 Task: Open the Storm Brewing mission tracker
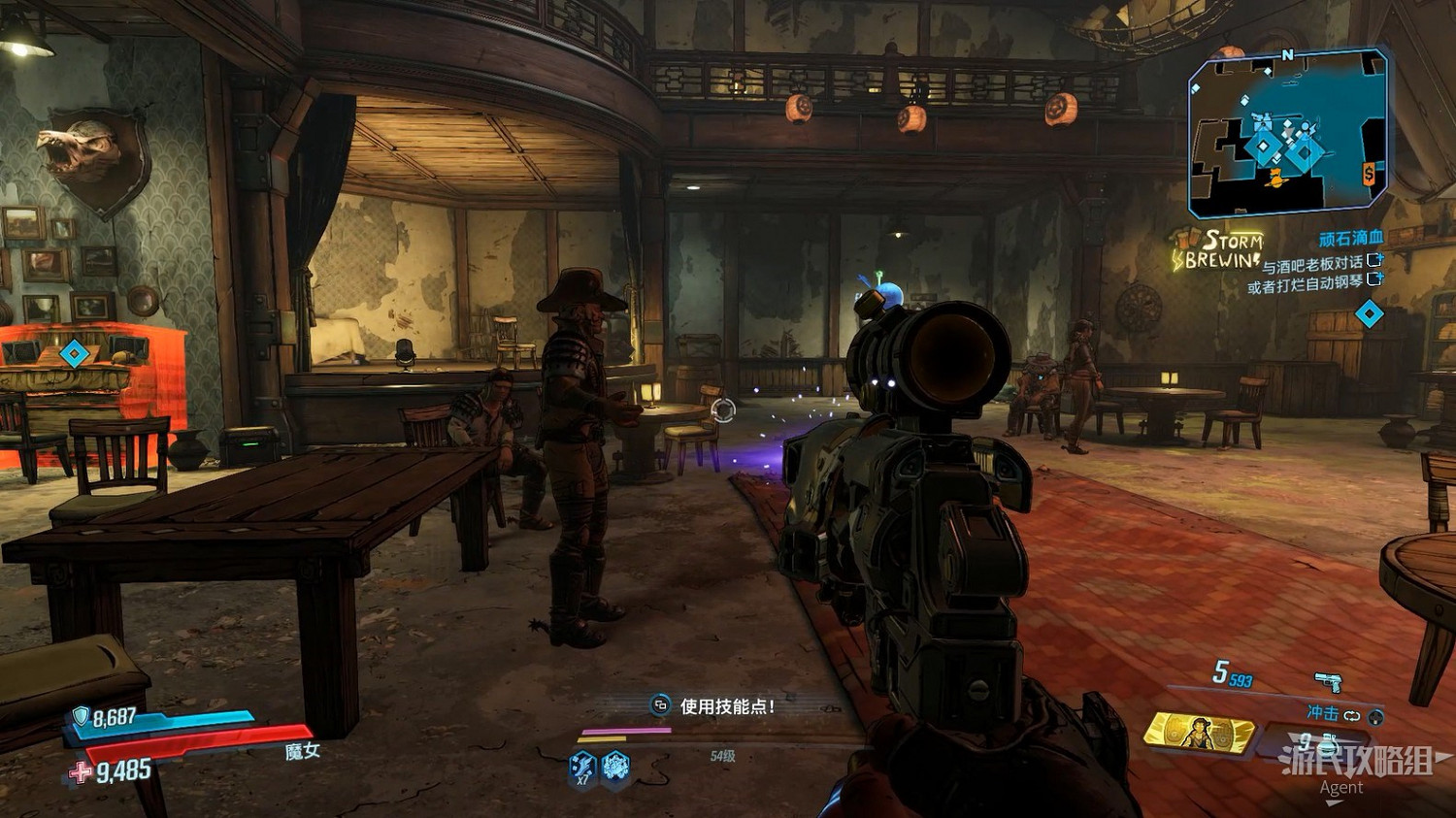pos(1219,250)
